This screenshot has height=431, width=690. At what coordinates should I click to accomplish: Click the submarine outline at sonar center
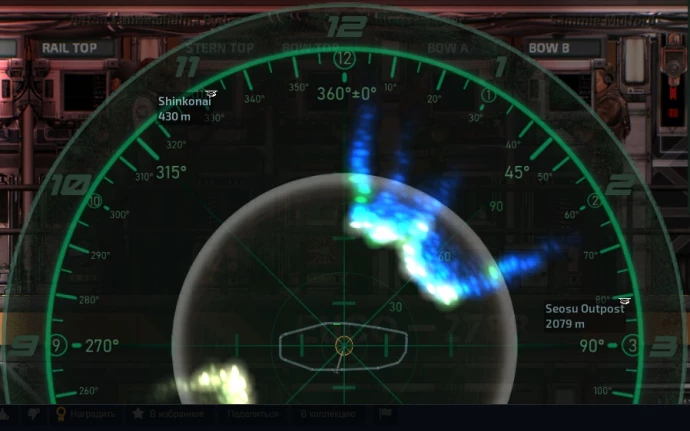tap(343, 345)
